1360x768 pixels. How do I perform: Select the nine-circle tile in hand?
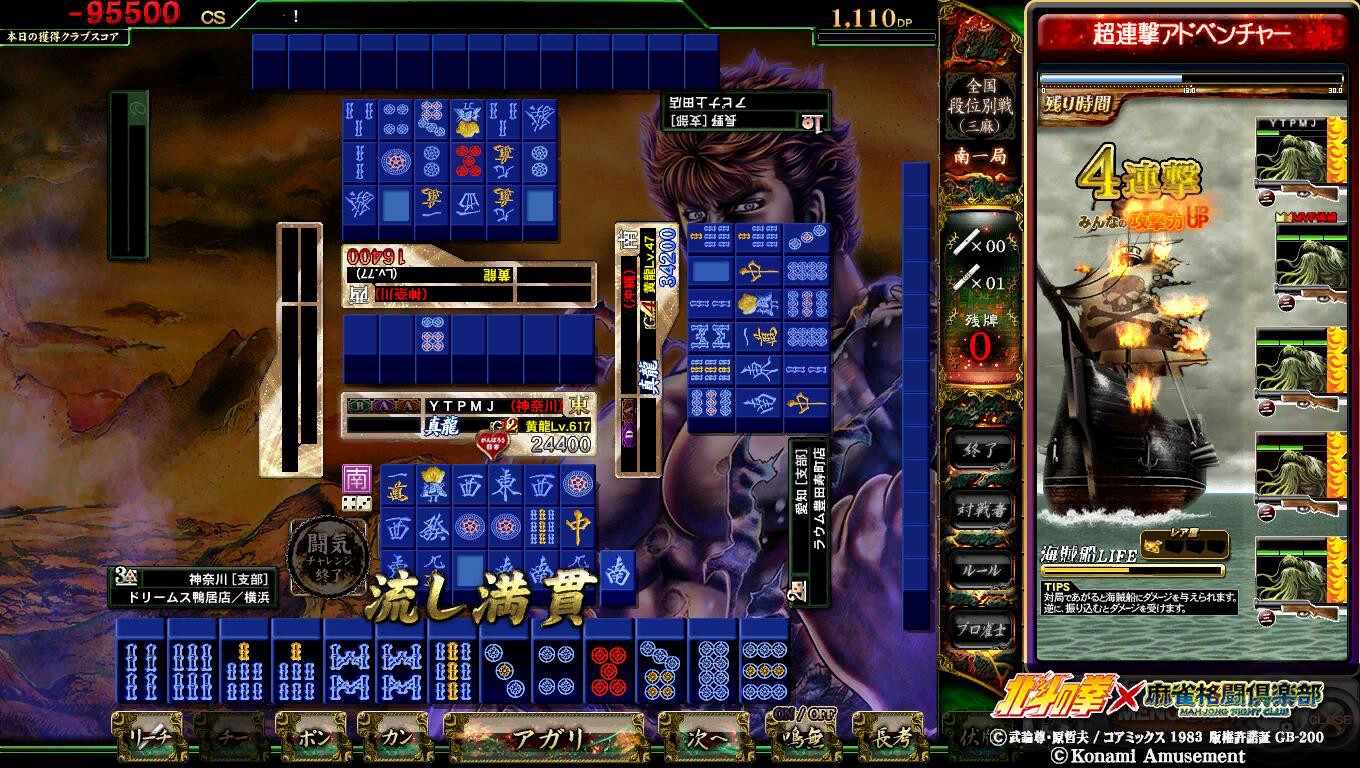(766, 661)
